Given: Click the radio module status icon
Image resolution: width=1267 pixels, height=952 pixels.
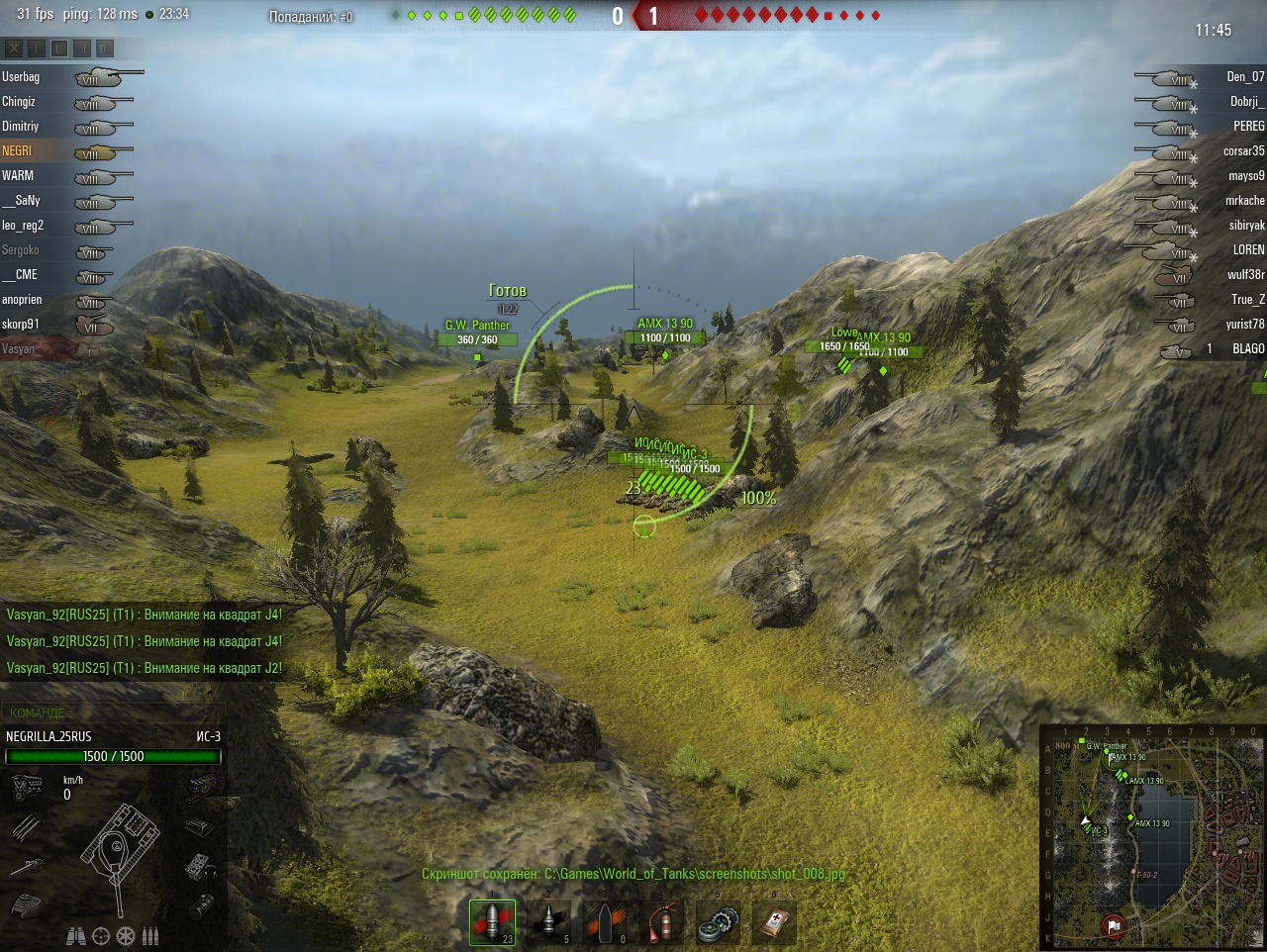Looking at the screenshot, I should pos(201,868).
